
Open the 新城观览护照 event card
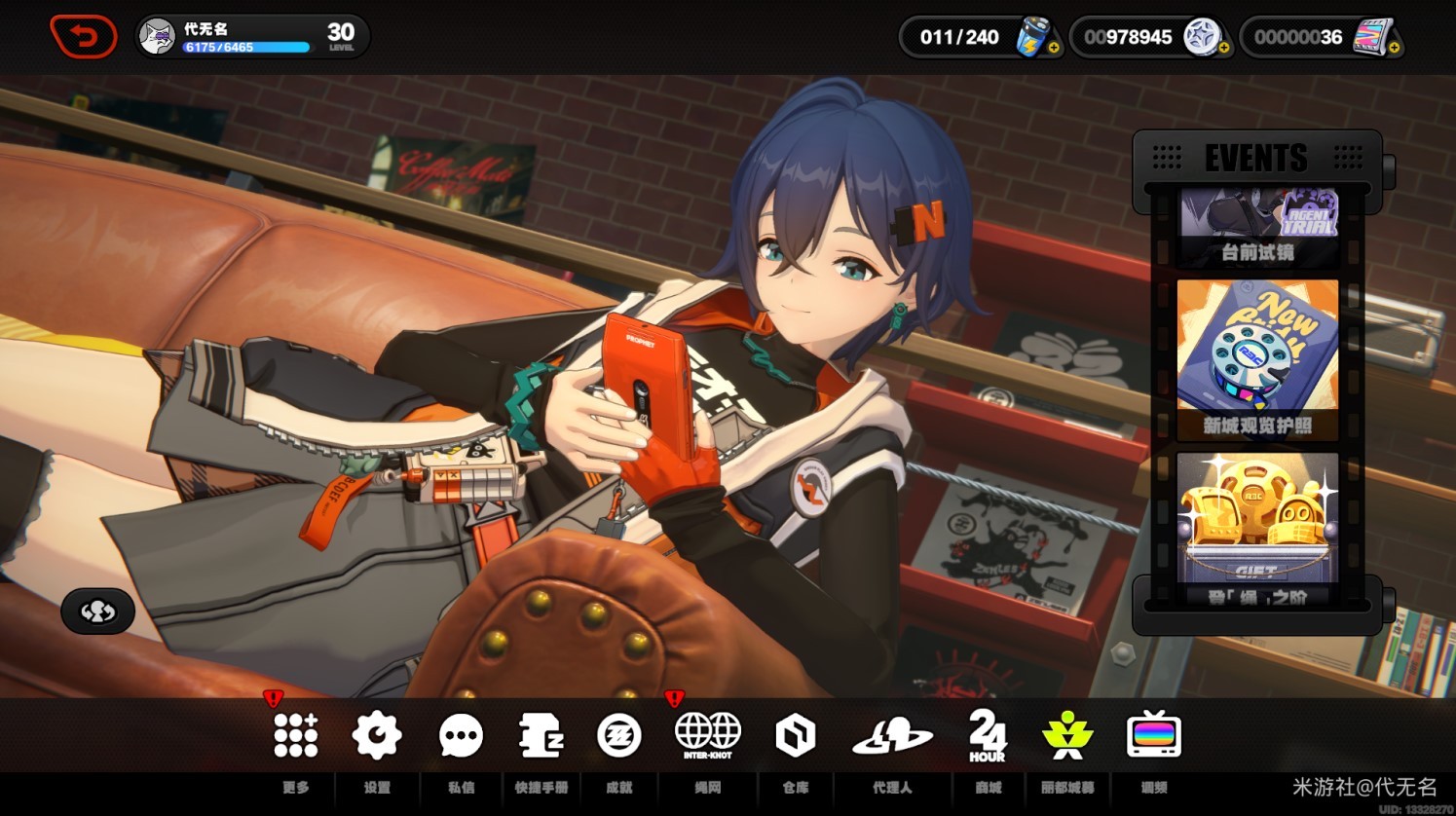point(1257,358)
